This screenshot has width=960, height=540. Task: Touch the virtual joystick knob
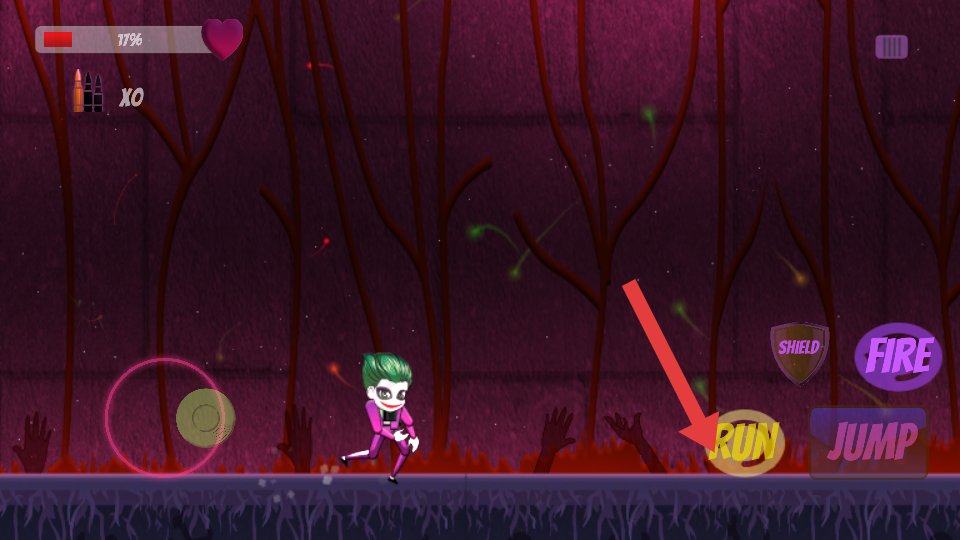pos(205,417)
